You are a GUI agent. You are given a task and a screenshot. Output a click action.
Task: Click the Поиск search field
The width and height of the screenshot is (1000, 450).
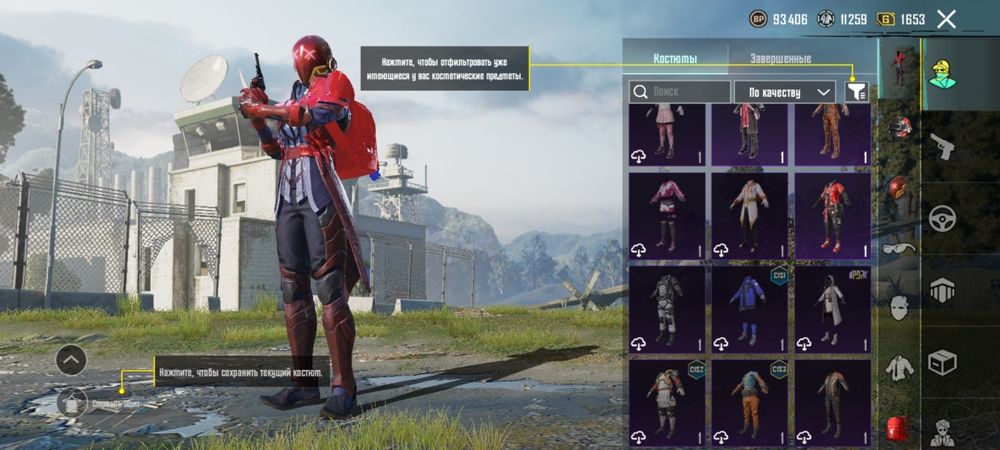pyautogui.click(x=680, y=92)
